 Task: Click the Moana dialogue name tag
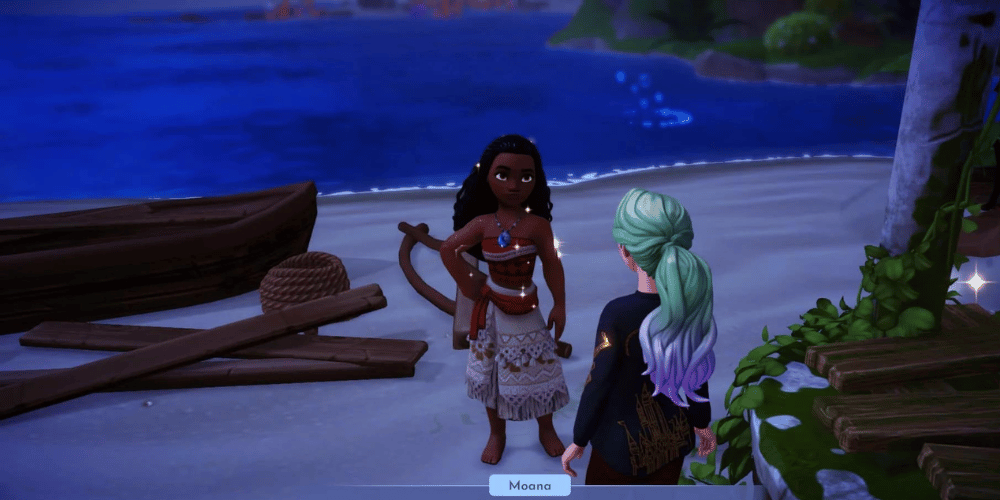click(529, 485)
